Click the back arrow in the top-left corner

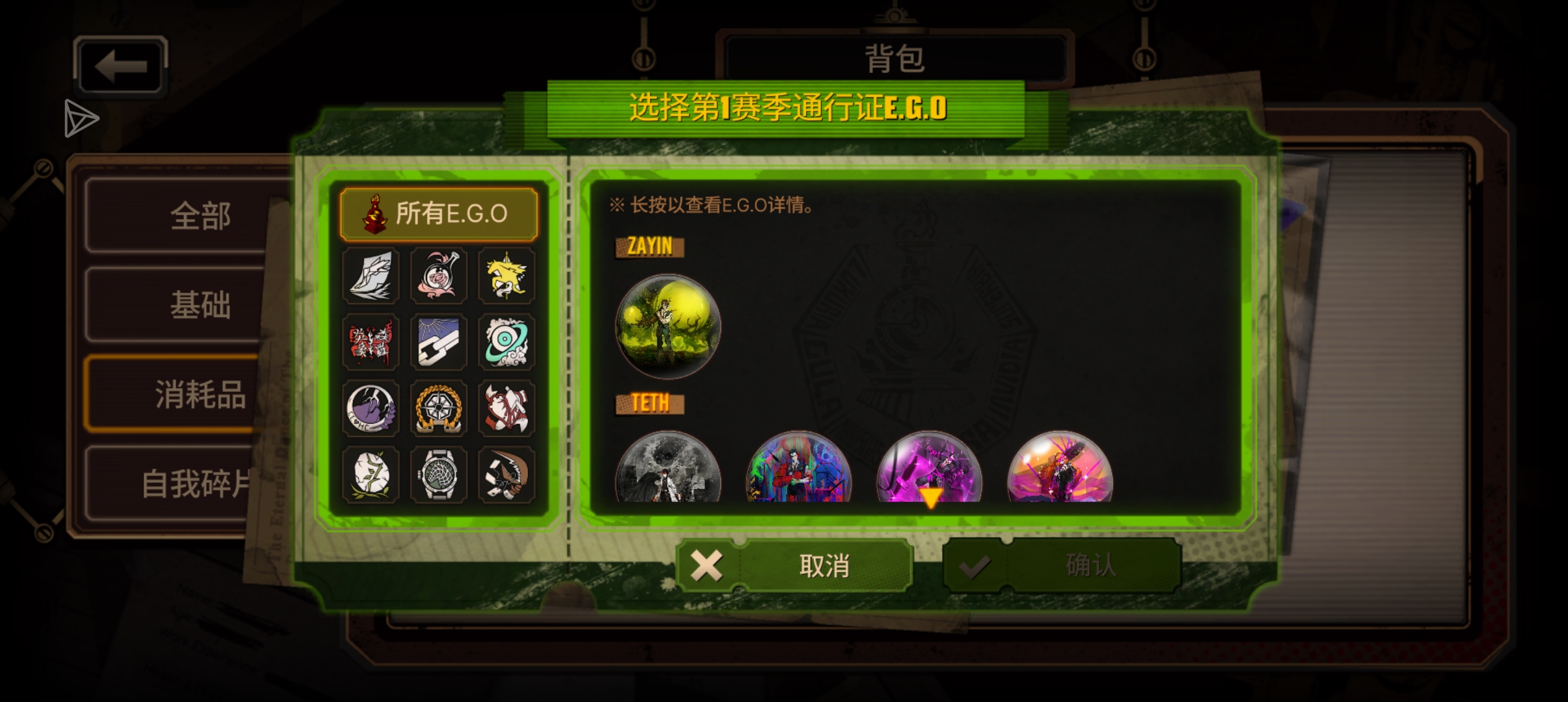[120, 65]
